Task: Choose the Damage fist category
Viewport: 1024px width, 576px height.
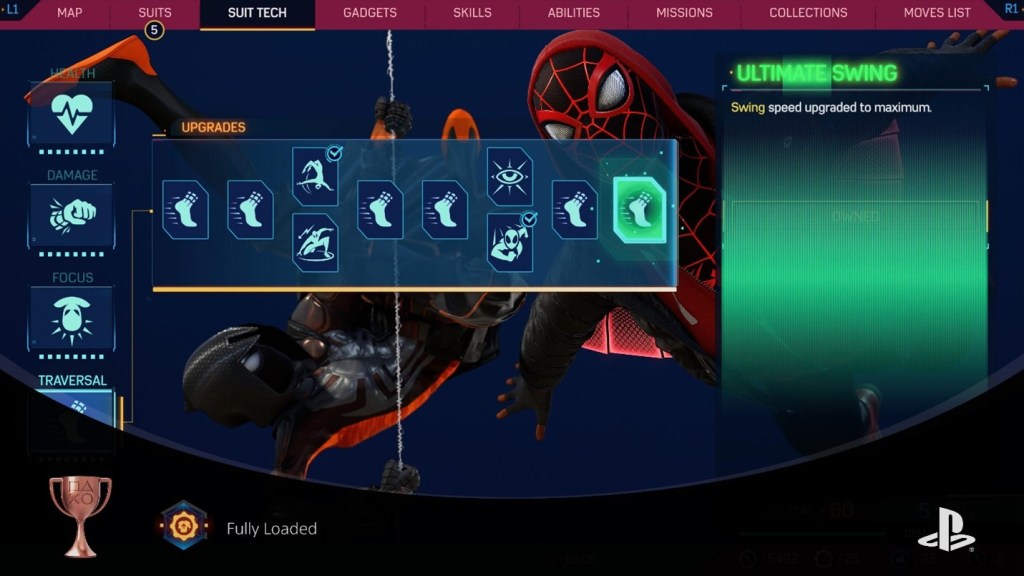Action: 71,215
